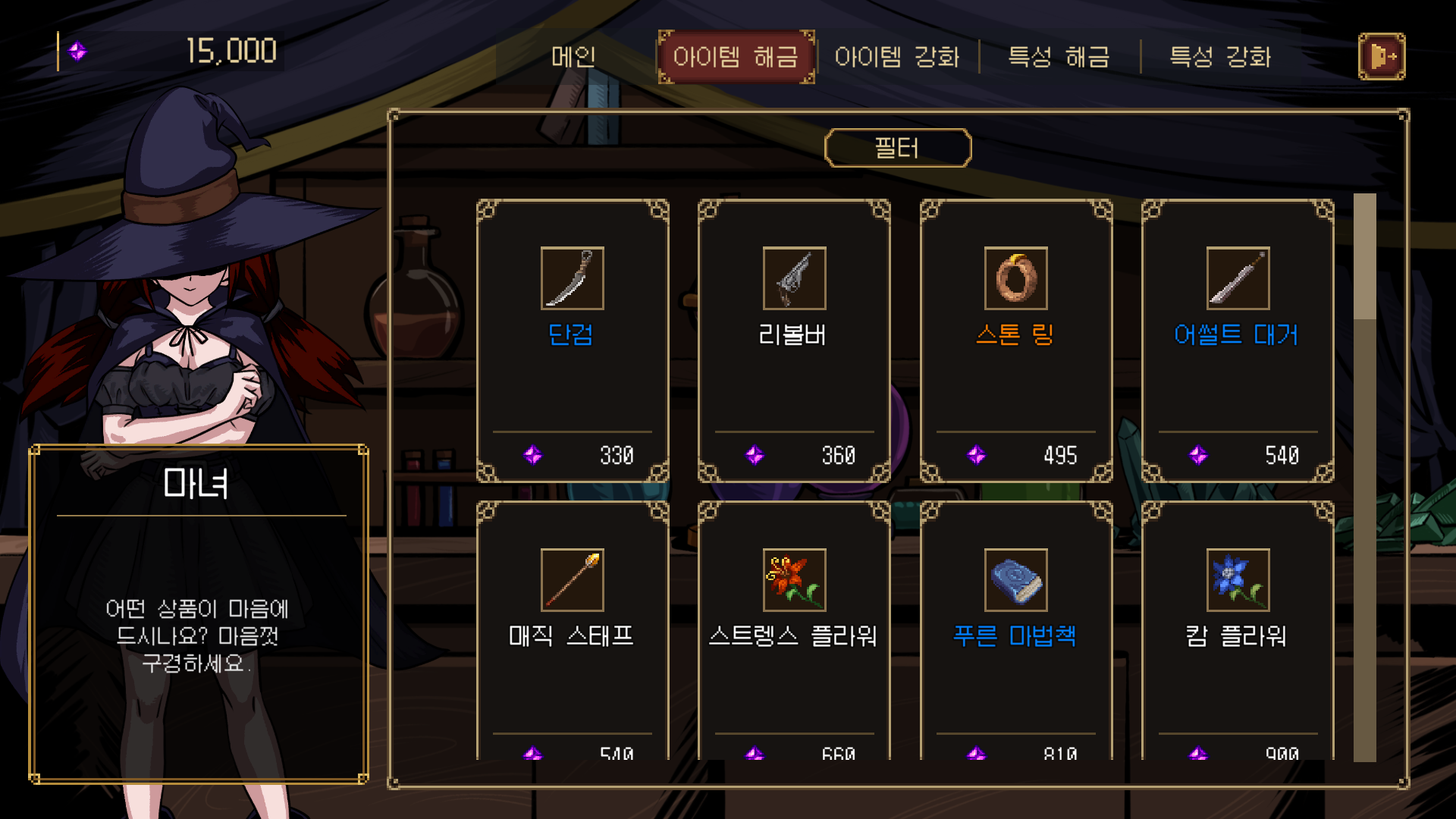
Task: Select the blue spellbook icon on 푸른 마법책
Action: point(1015,579)
